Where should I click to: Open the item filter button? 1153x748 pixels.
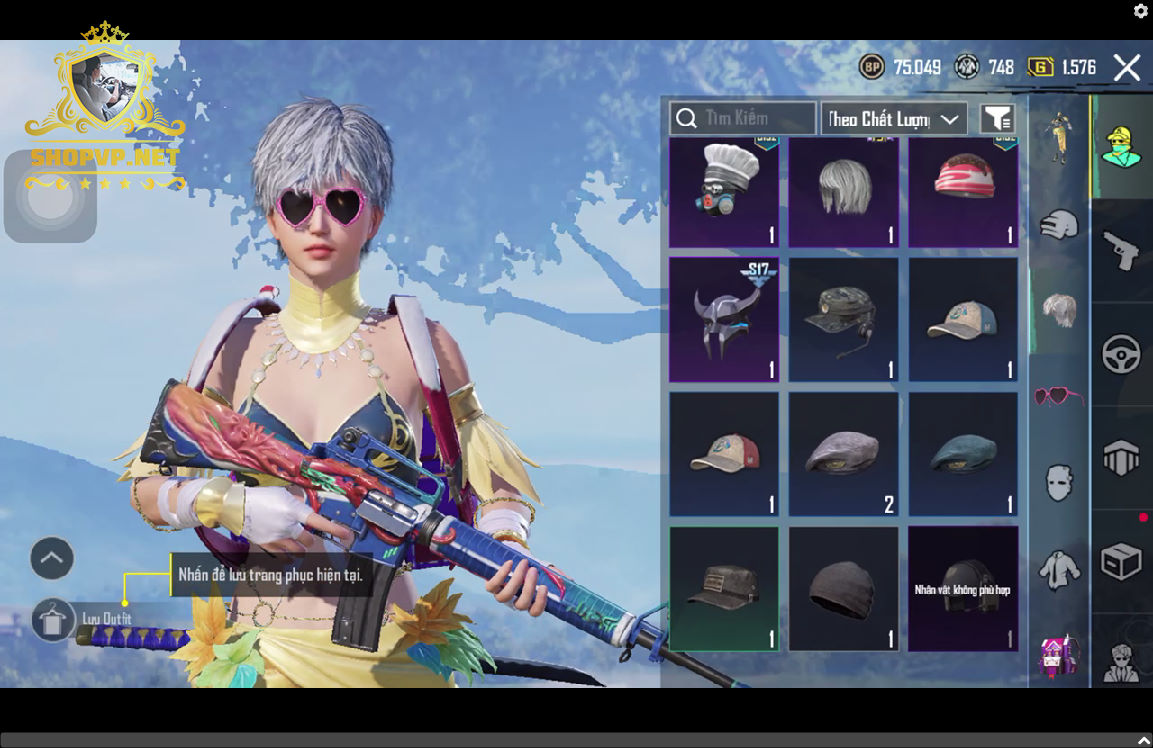coord(997,119)
